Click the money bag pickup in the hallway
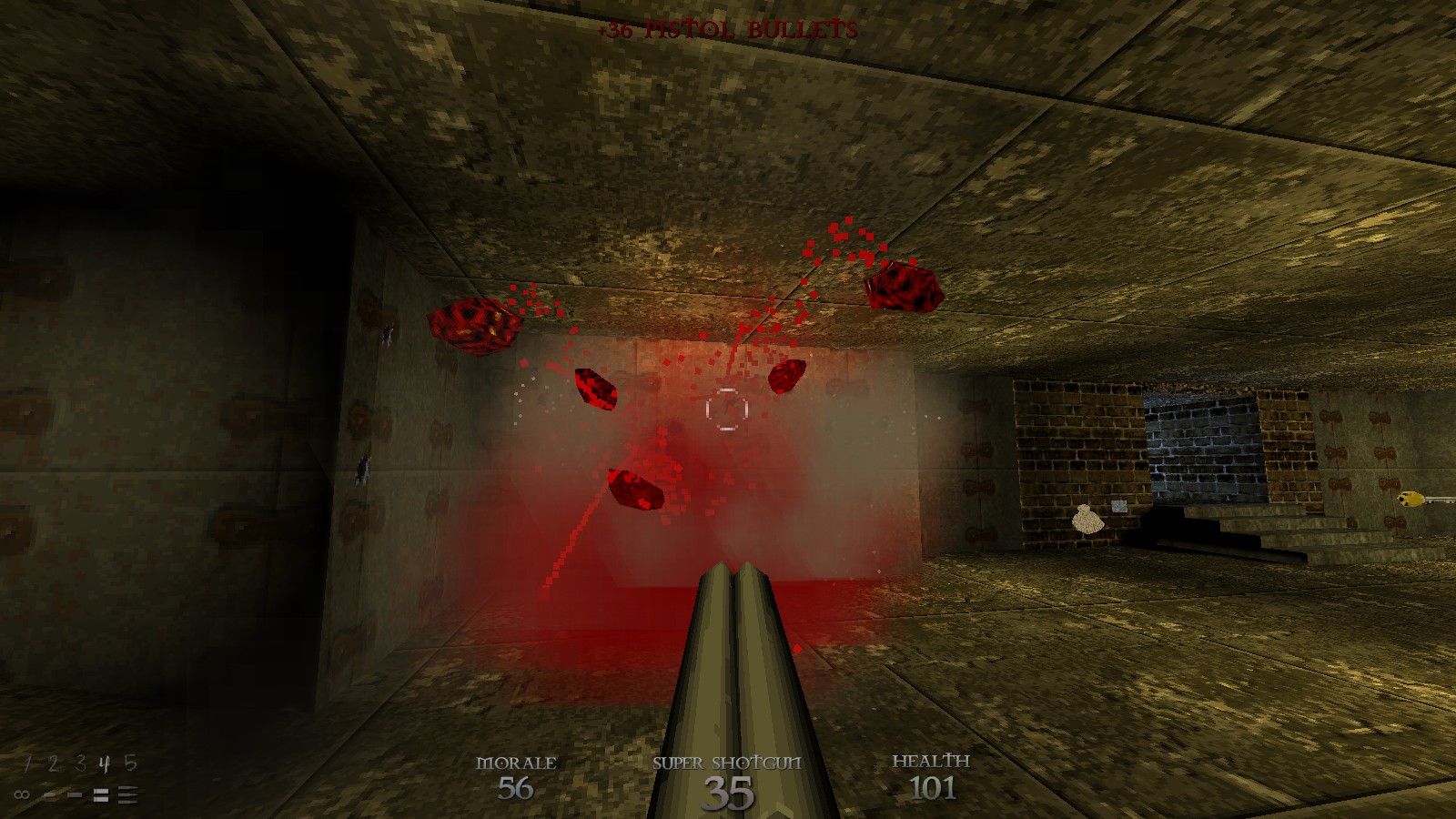Viewport: 1456px width, 819px height. coord(1088,520)
